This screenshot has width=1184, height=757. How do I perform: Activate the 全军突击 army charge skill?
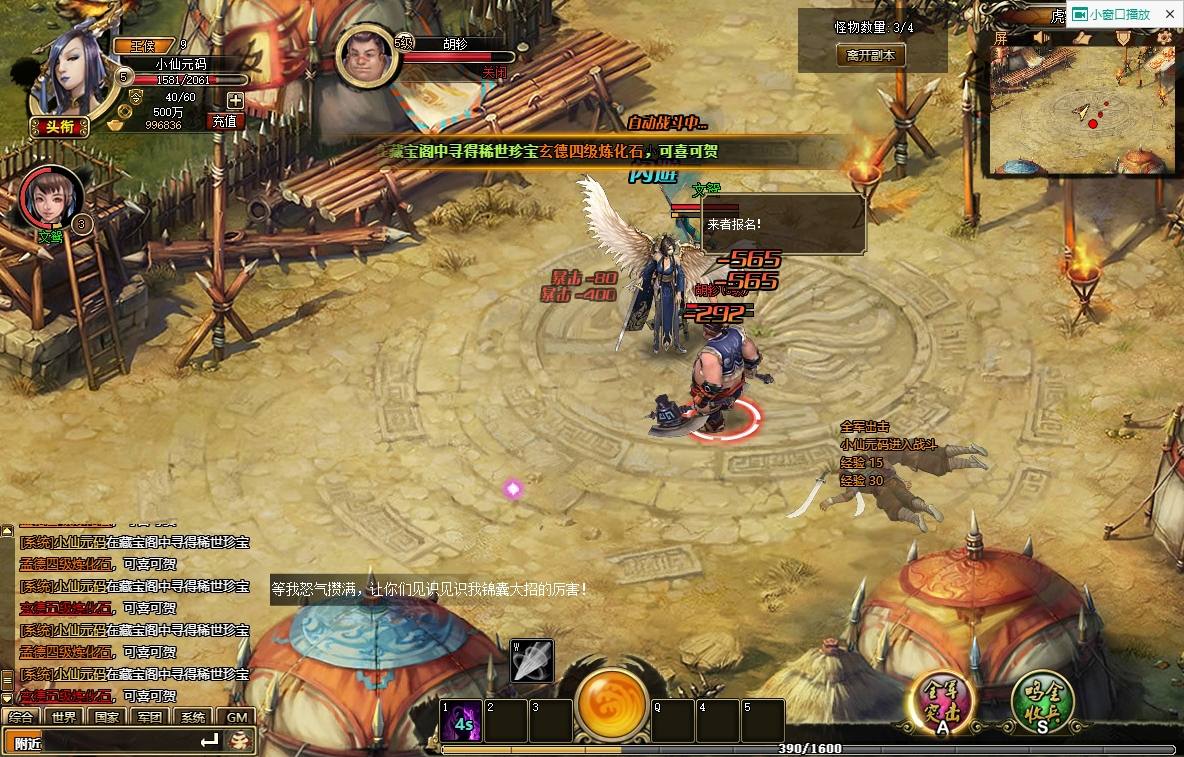940,701
